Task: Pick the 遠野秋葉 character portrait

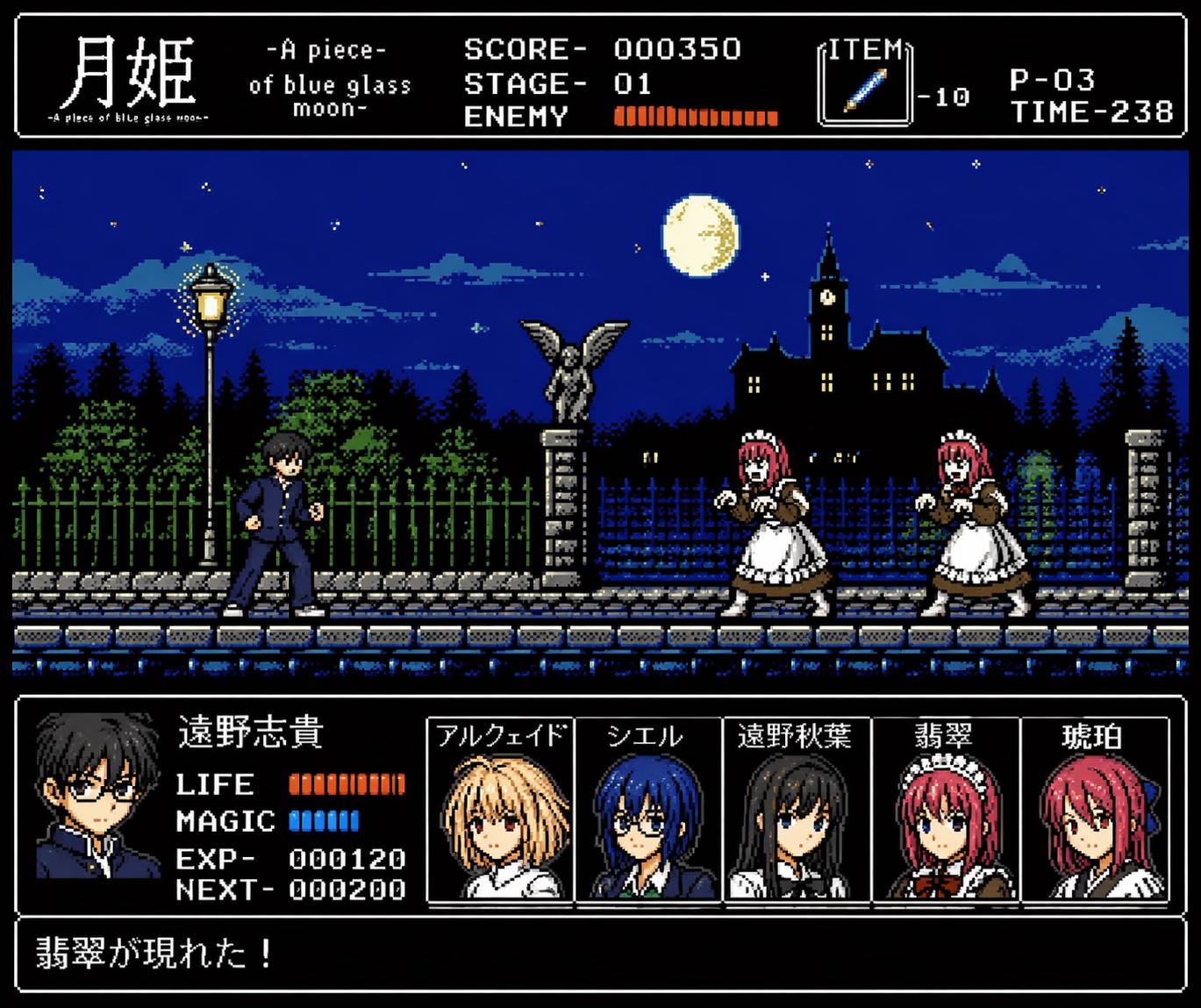Action: click(x=796, y=811)
